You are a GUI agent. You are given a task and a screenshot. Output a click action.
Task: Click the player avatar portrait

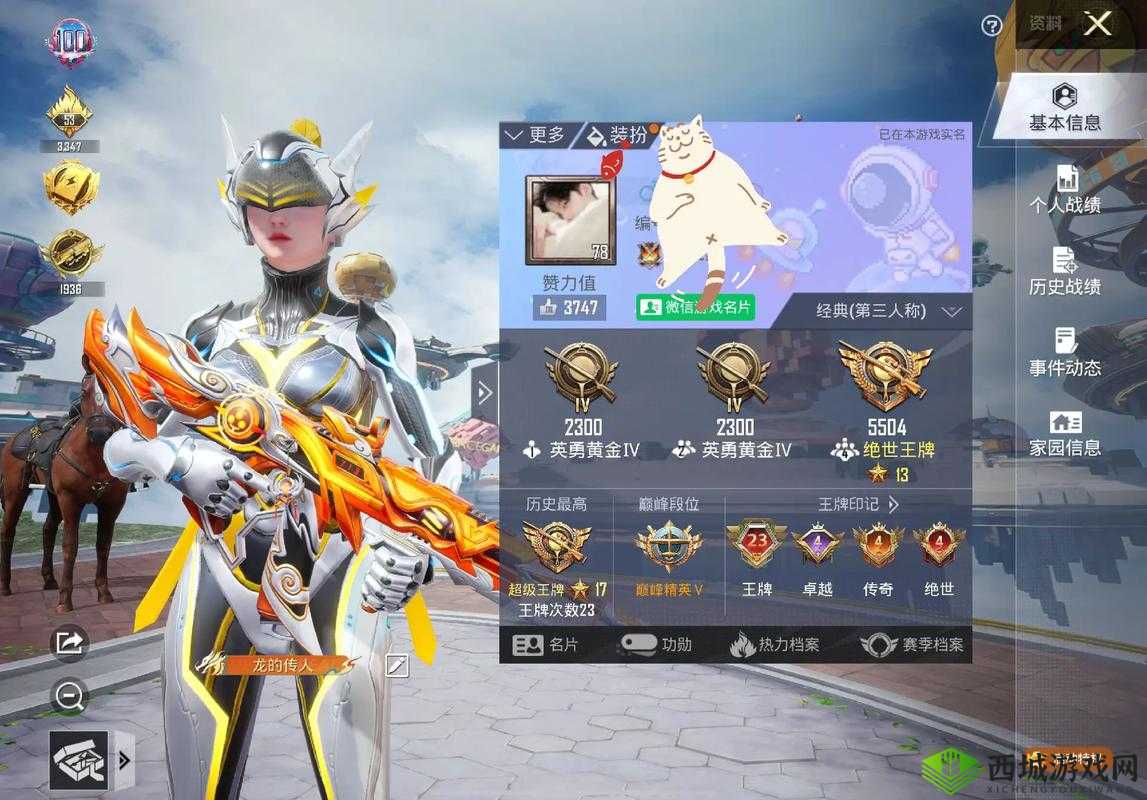coord(569,220)
